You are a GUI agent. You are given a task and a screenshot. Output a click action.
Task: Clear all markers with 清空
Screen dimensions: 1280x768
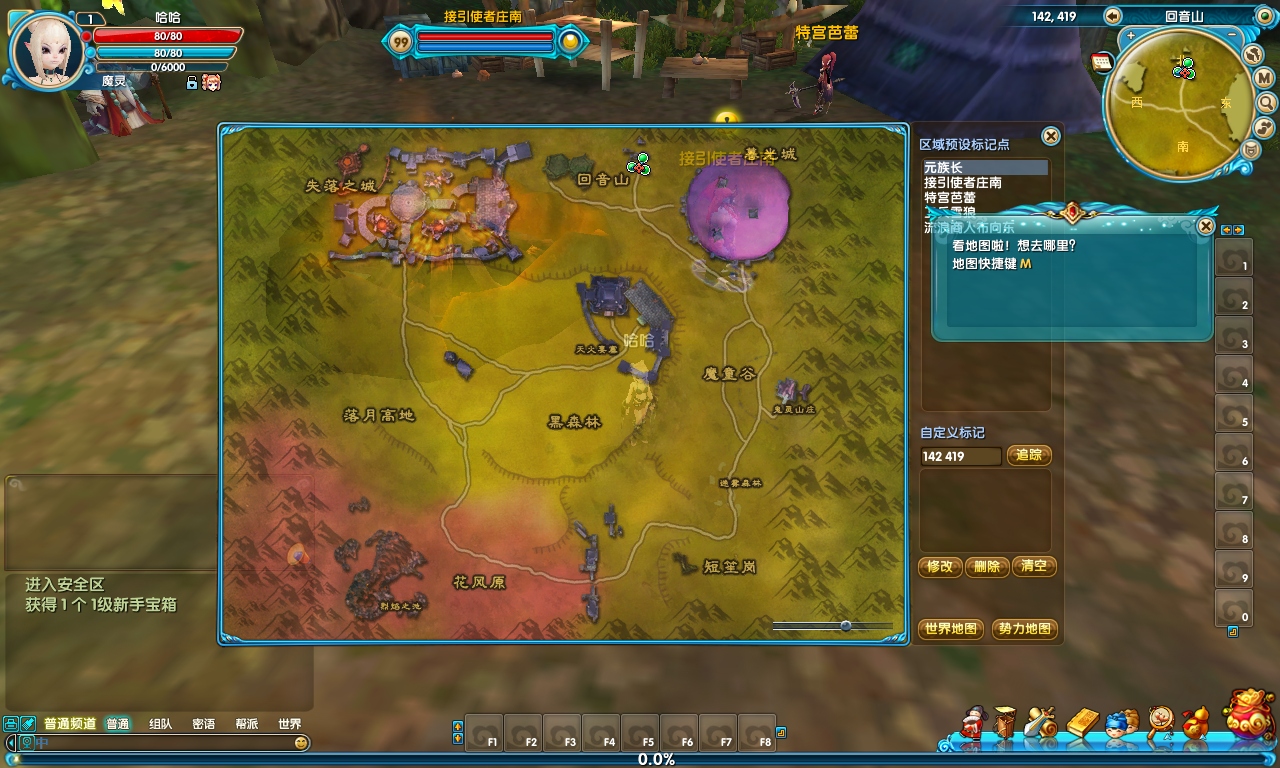coord(1034,567)
